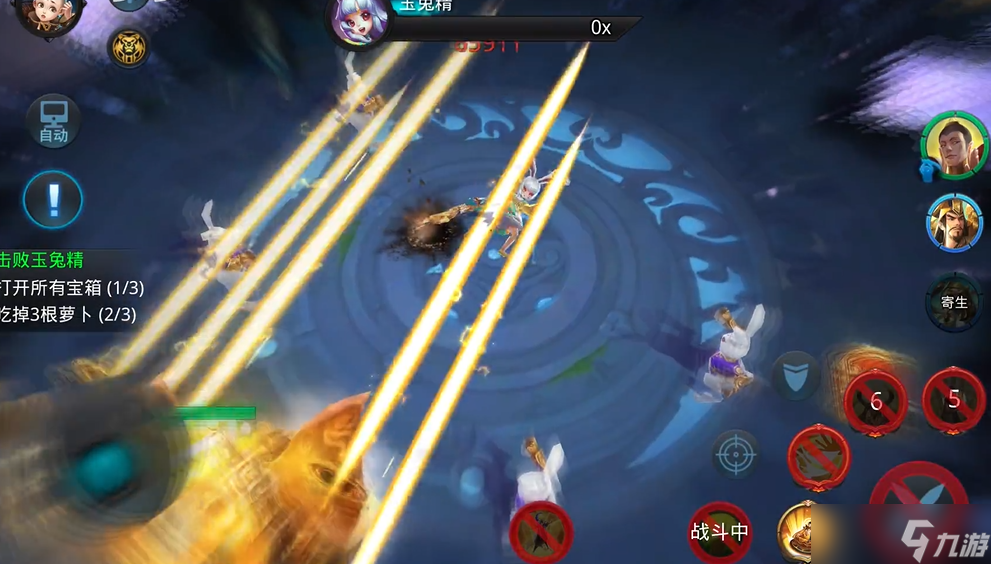The image size is (991, 564).
Task: Click the 战斗中 status button
Action: [x=720, y=532]
